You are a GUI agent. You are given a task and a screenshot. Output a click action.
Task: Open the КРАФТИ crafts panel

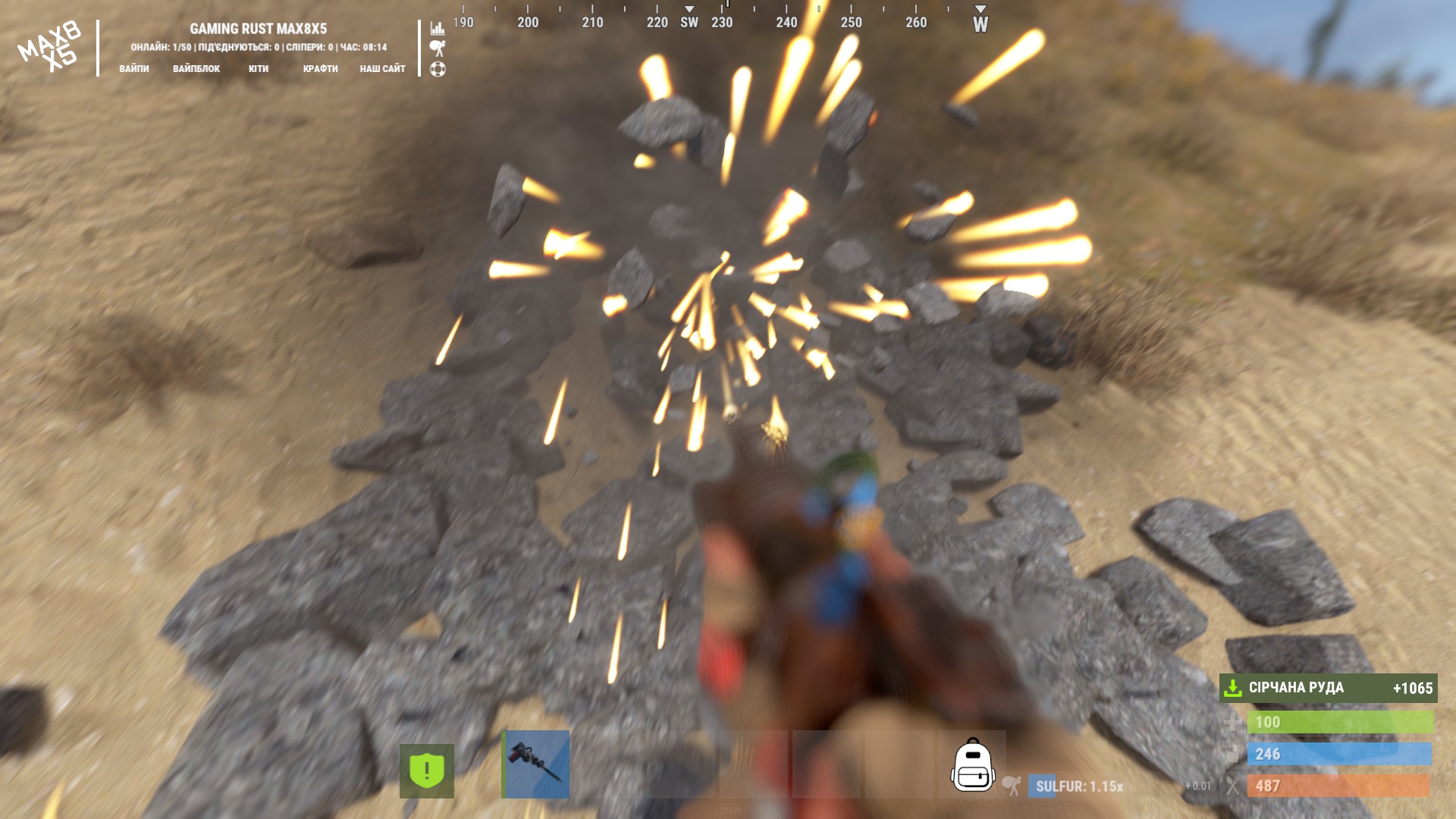pos(320,68)
